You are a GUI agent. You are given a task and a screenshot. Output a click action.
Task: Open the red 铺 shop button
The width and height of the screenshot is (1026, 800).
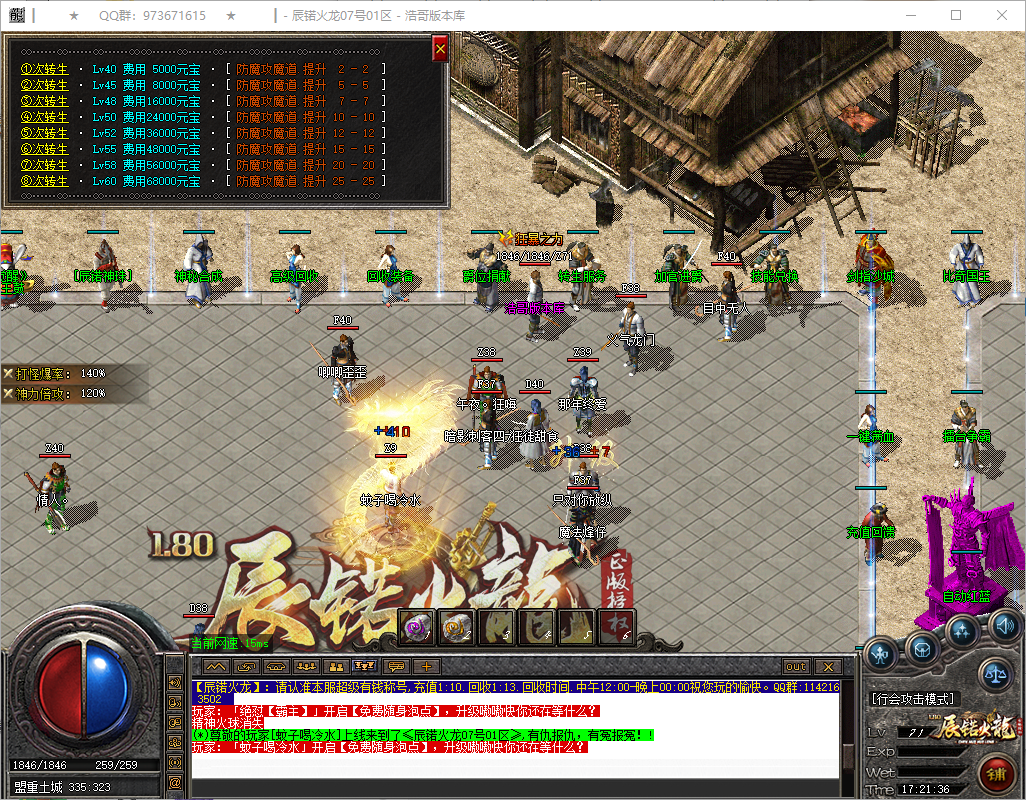(x=995, y=775)
